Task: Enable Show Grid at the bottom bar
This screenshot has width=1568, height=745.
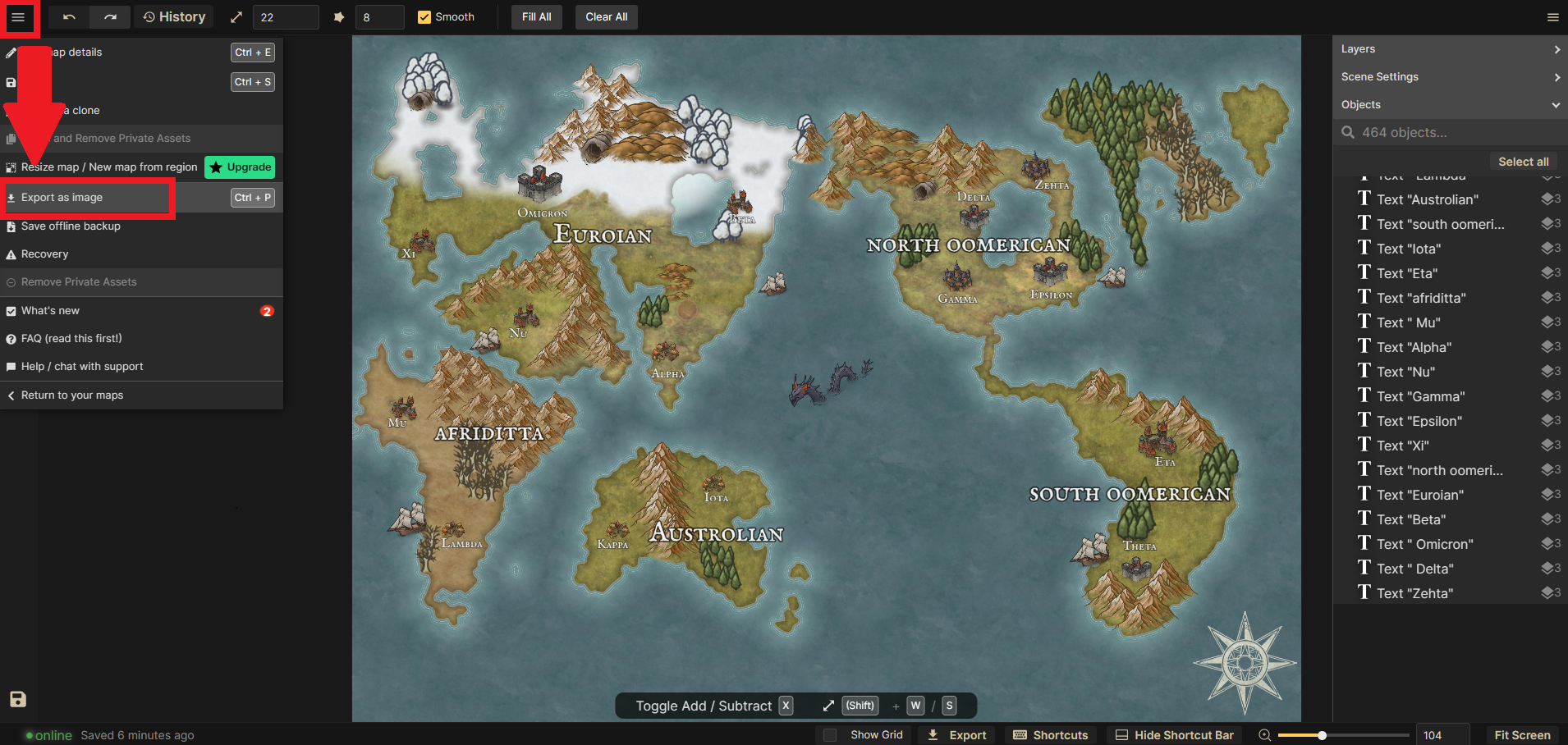Action: coord(829,734)
